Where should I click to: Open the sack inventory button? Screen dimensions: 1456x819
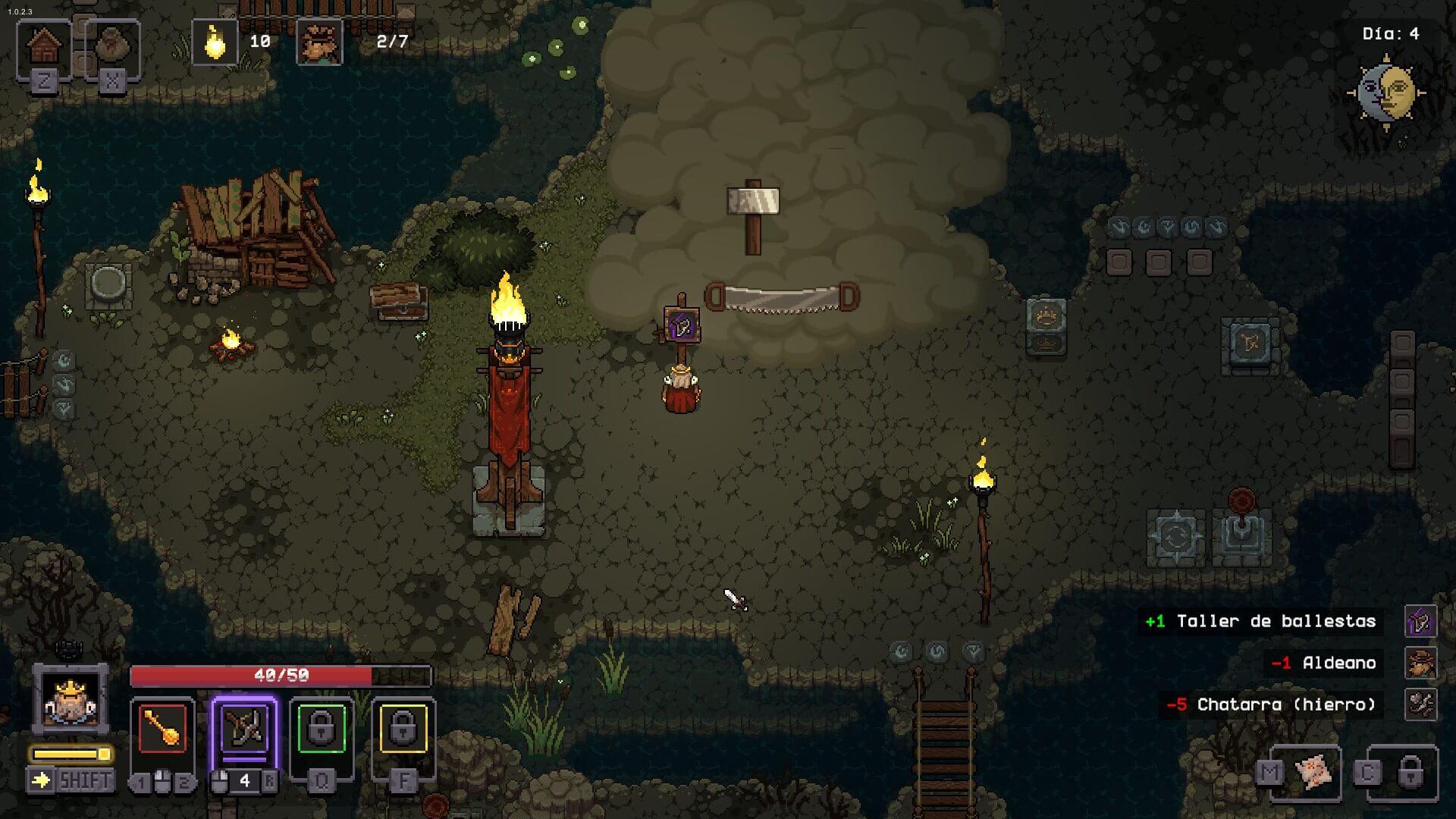click(x=112, y=48)
